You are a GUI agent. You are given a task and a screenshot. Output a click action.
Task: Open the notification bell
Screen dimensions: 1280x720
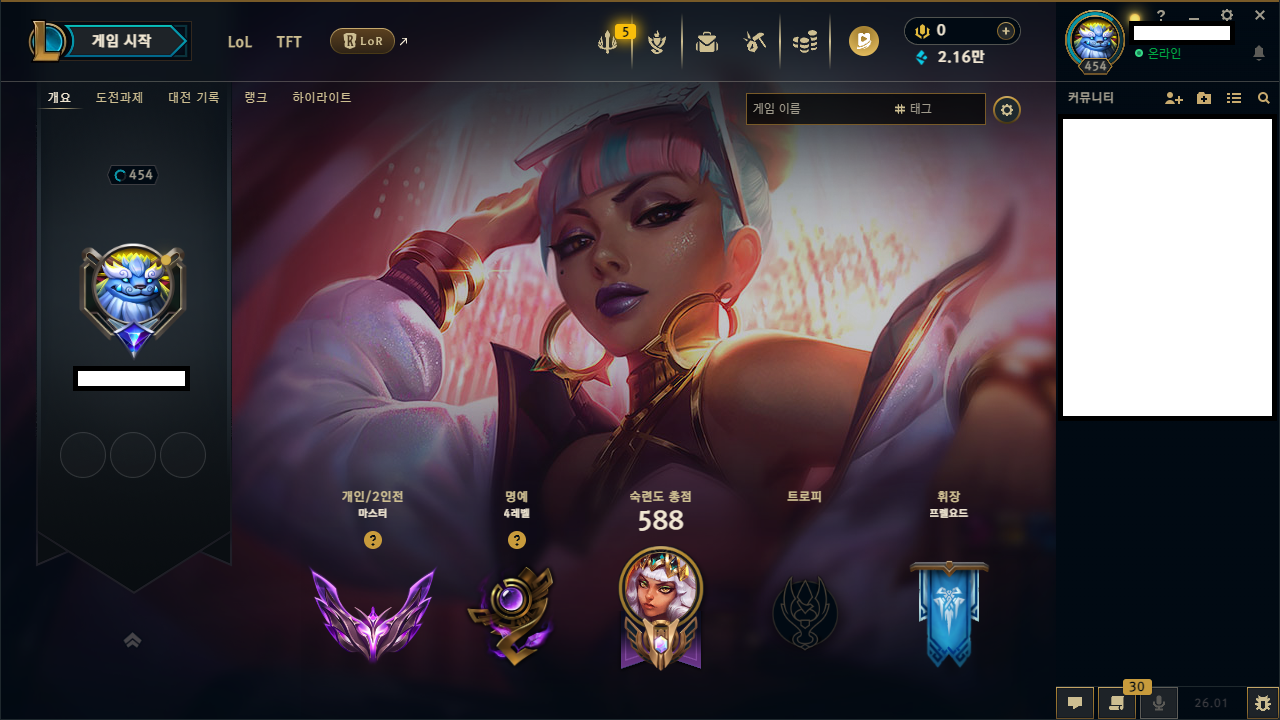(1259, 53)
